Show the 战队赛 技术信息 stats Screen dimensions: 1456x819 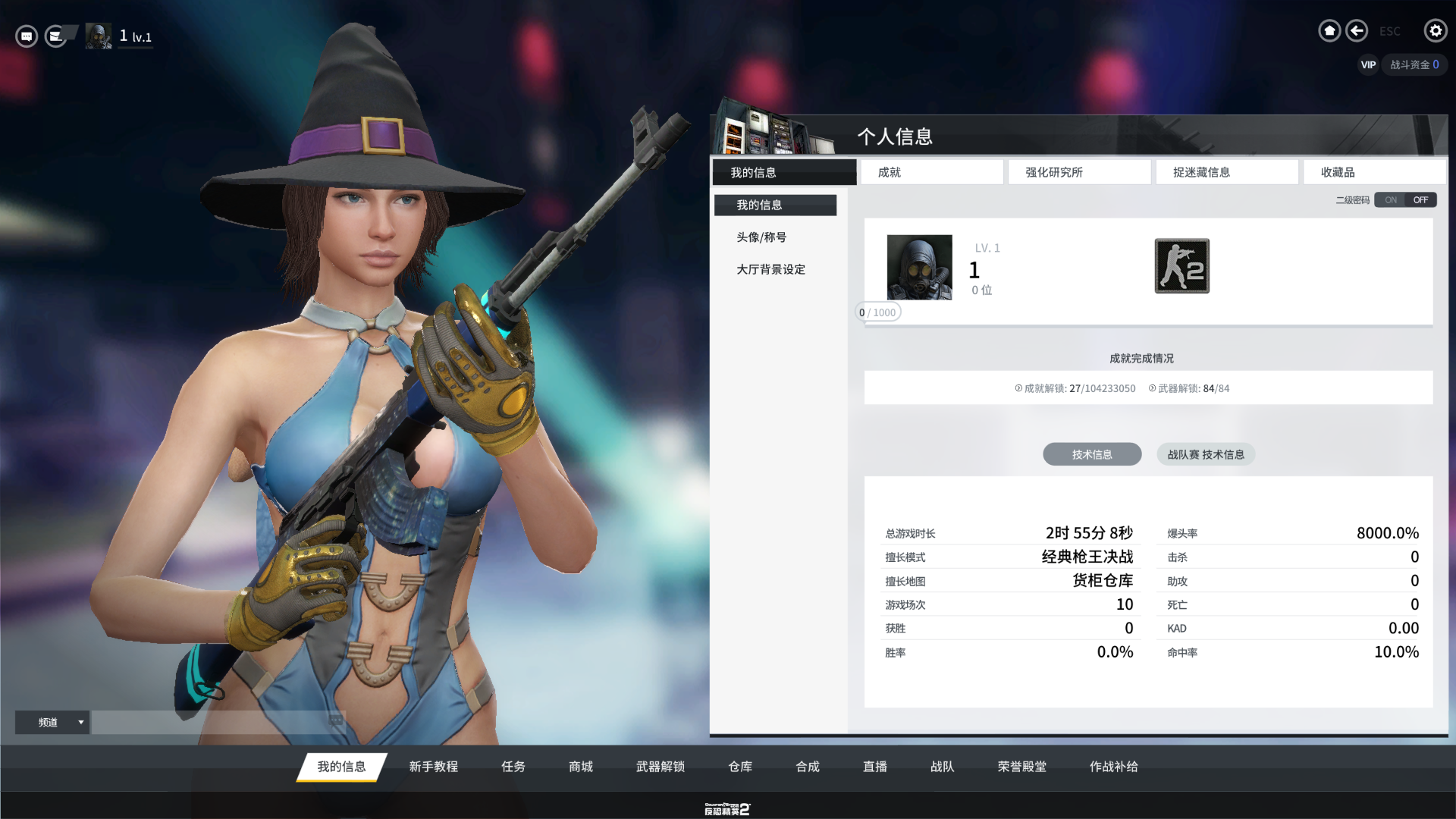(x=1205, y=454)
